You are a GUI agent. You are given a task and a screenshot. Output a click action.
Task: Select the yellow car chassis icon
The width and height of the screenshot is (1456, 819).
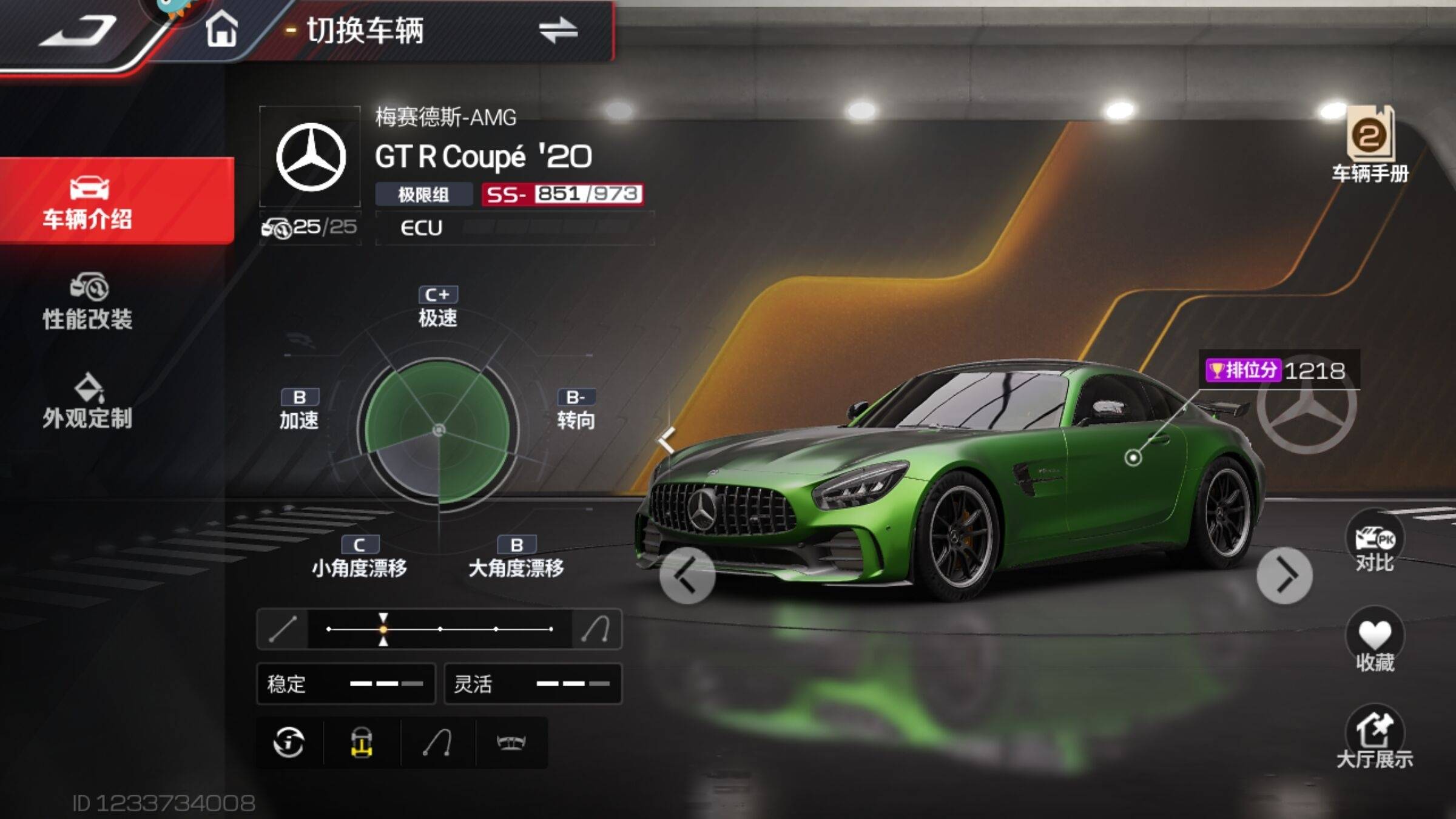point(362,742)
